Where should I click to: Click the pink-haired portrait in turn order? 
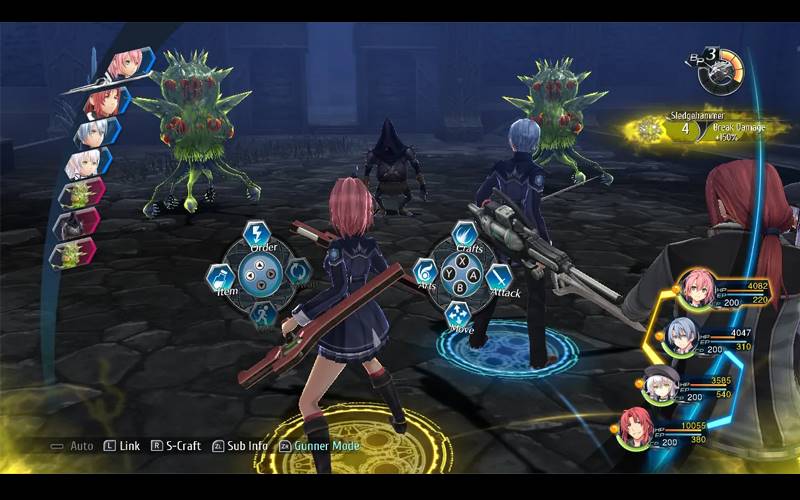(124, 64)
